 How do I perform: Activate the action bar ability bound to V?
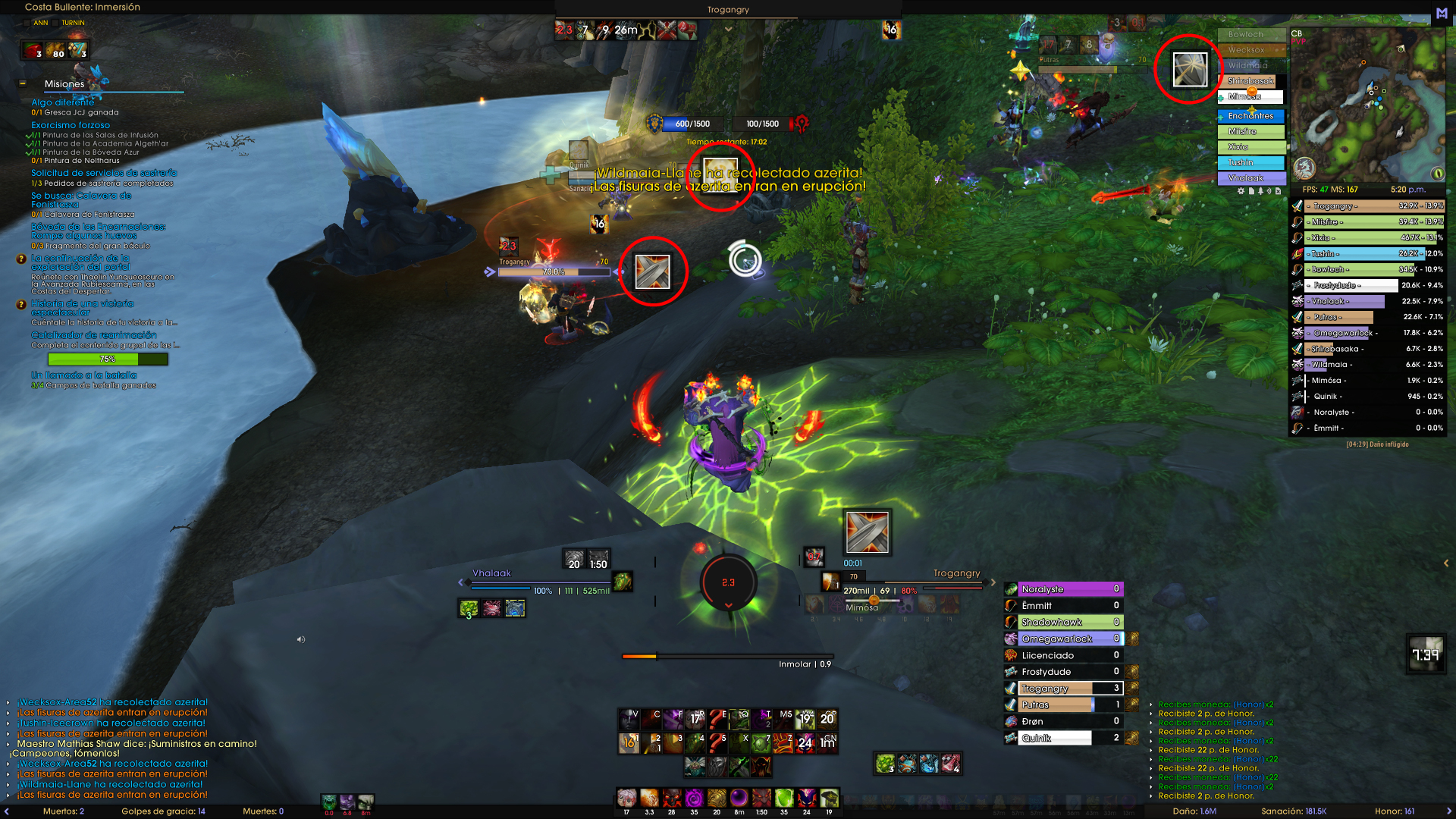pos(629,719)
